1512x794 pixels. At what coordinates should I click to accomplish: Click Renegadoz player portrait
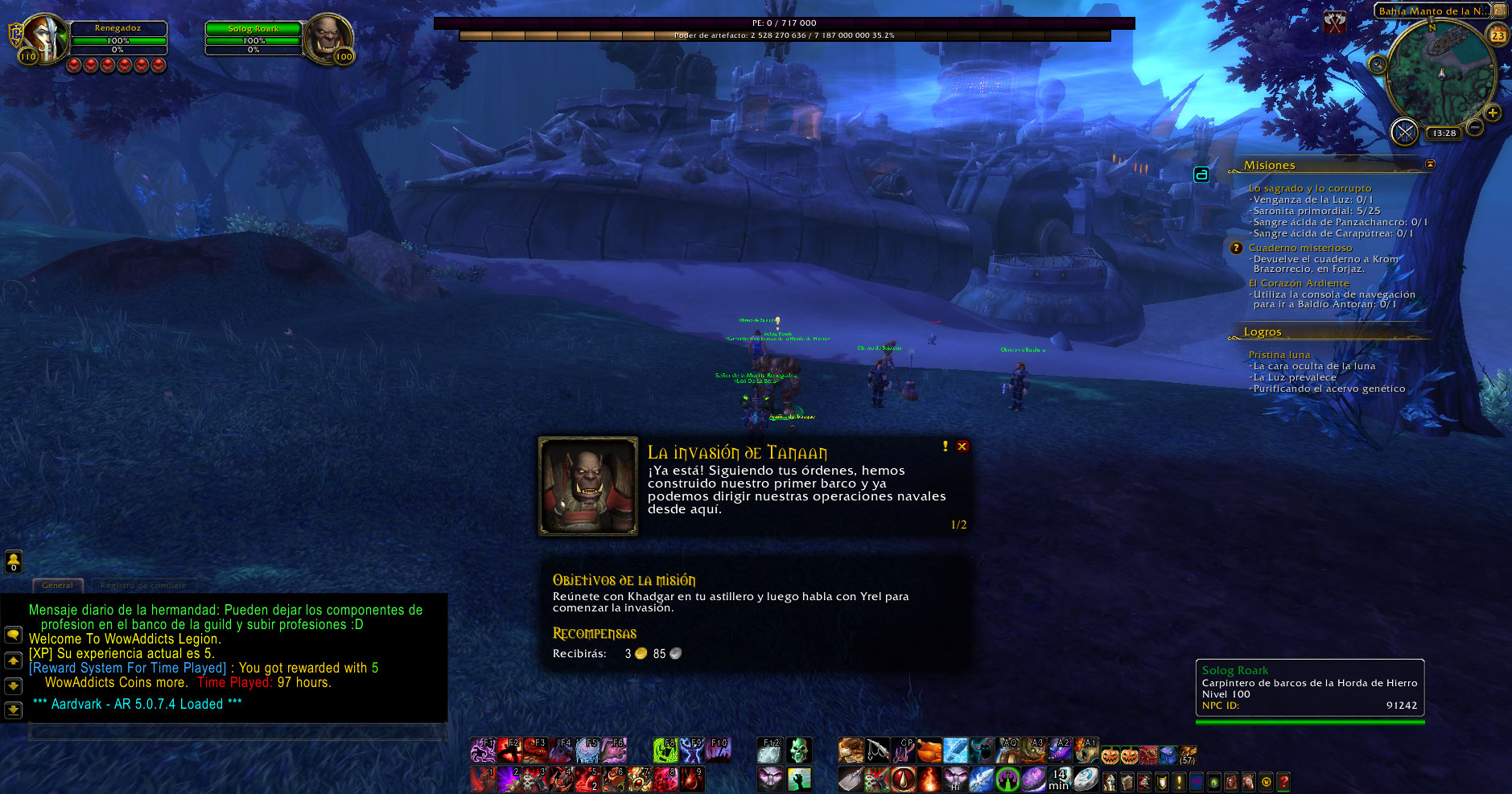[x=44, y=38]
